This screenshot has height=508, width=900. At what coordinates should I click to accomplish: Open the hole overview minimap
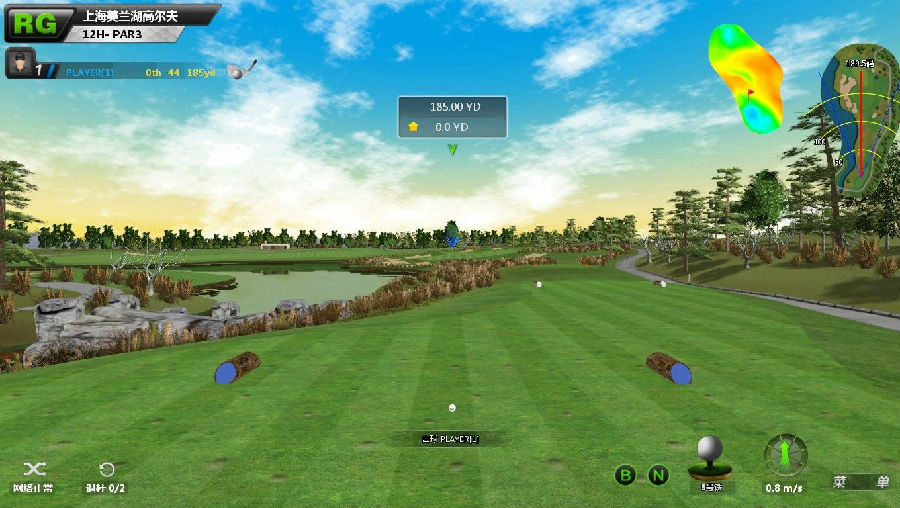(x=858, y=121)
